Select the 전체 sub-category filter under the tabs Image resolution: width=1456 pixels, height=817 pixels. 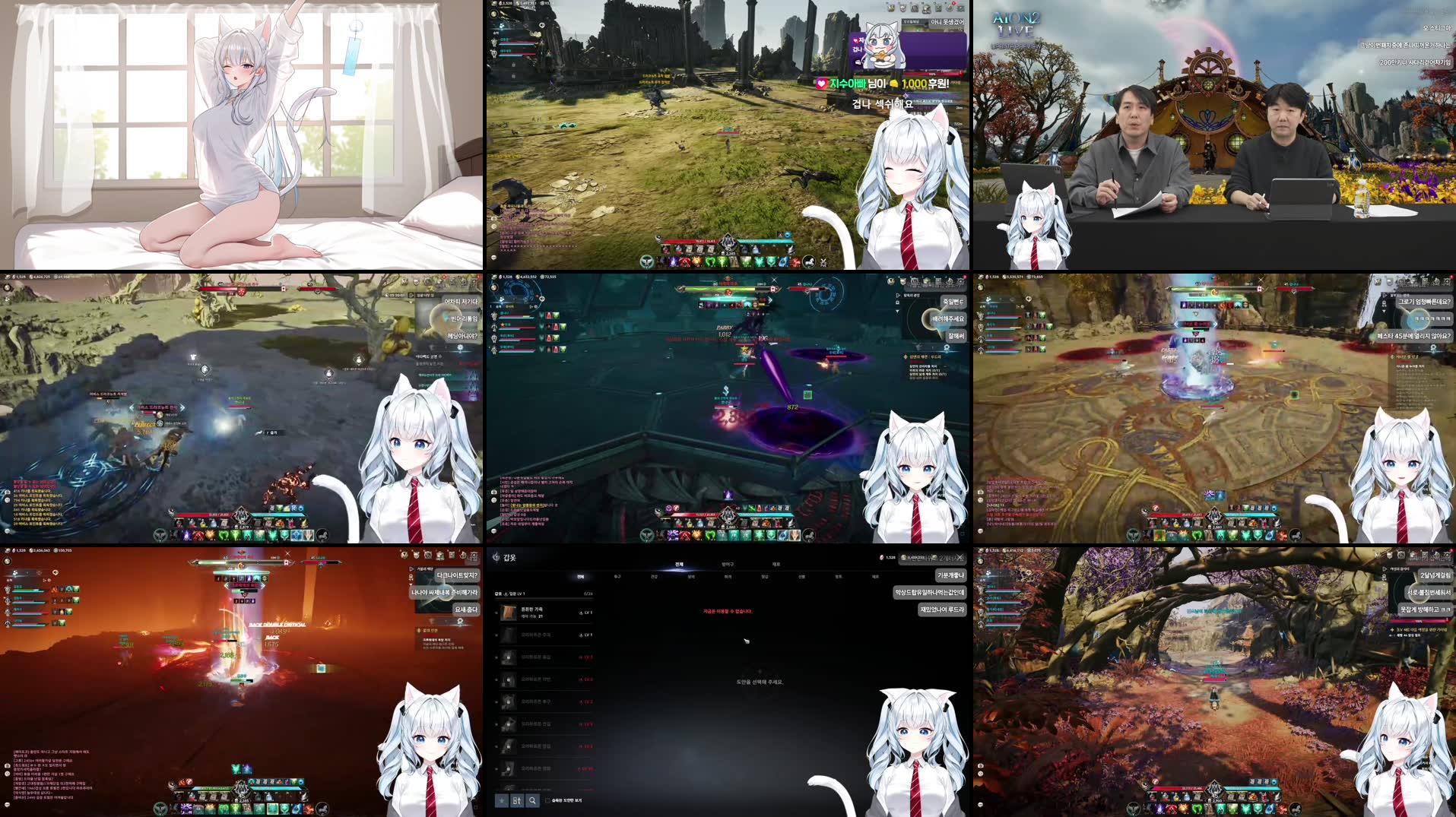(580, 577)
